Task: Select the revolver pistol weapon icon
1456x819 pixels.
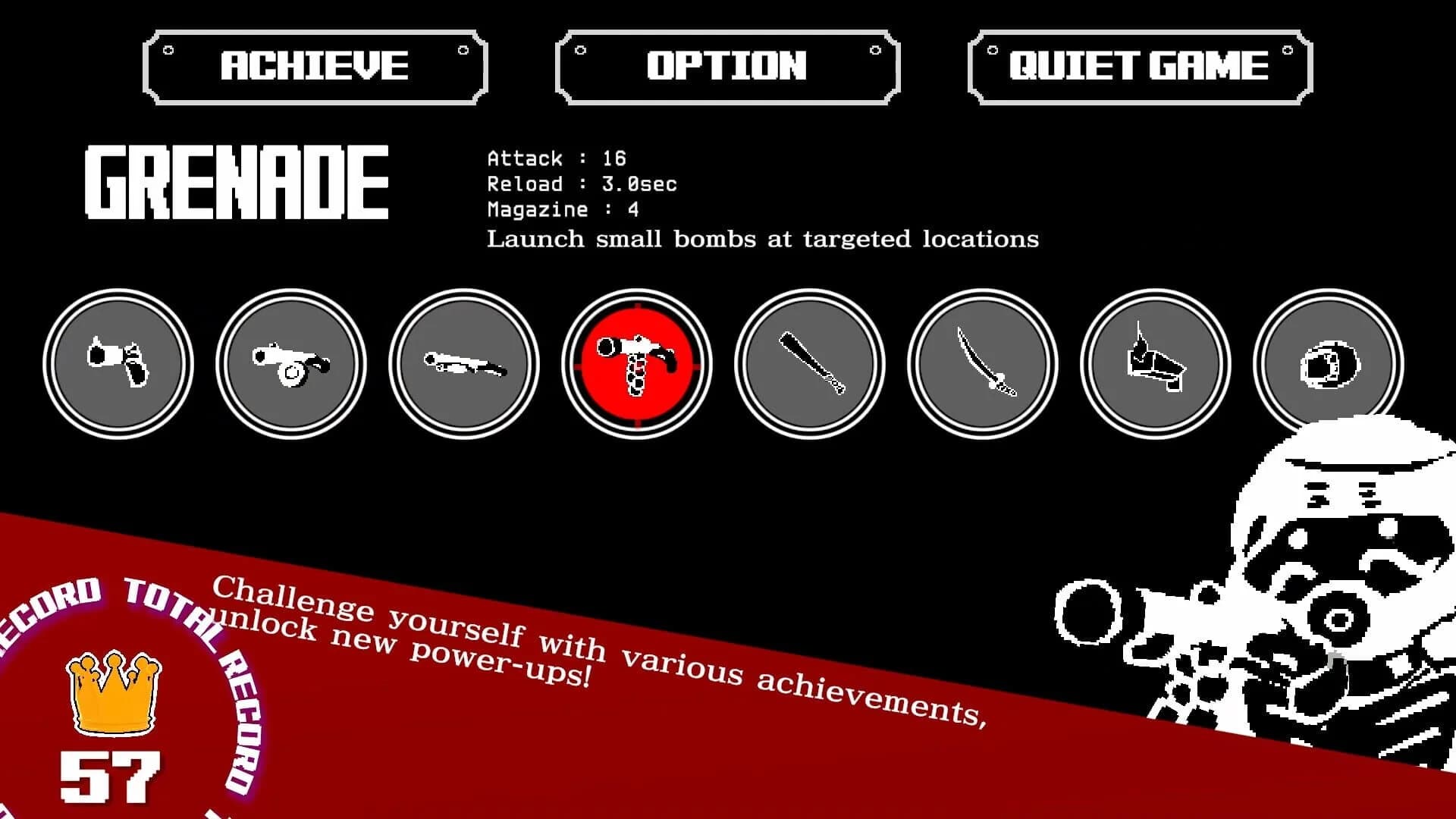Action: point(120,364)
